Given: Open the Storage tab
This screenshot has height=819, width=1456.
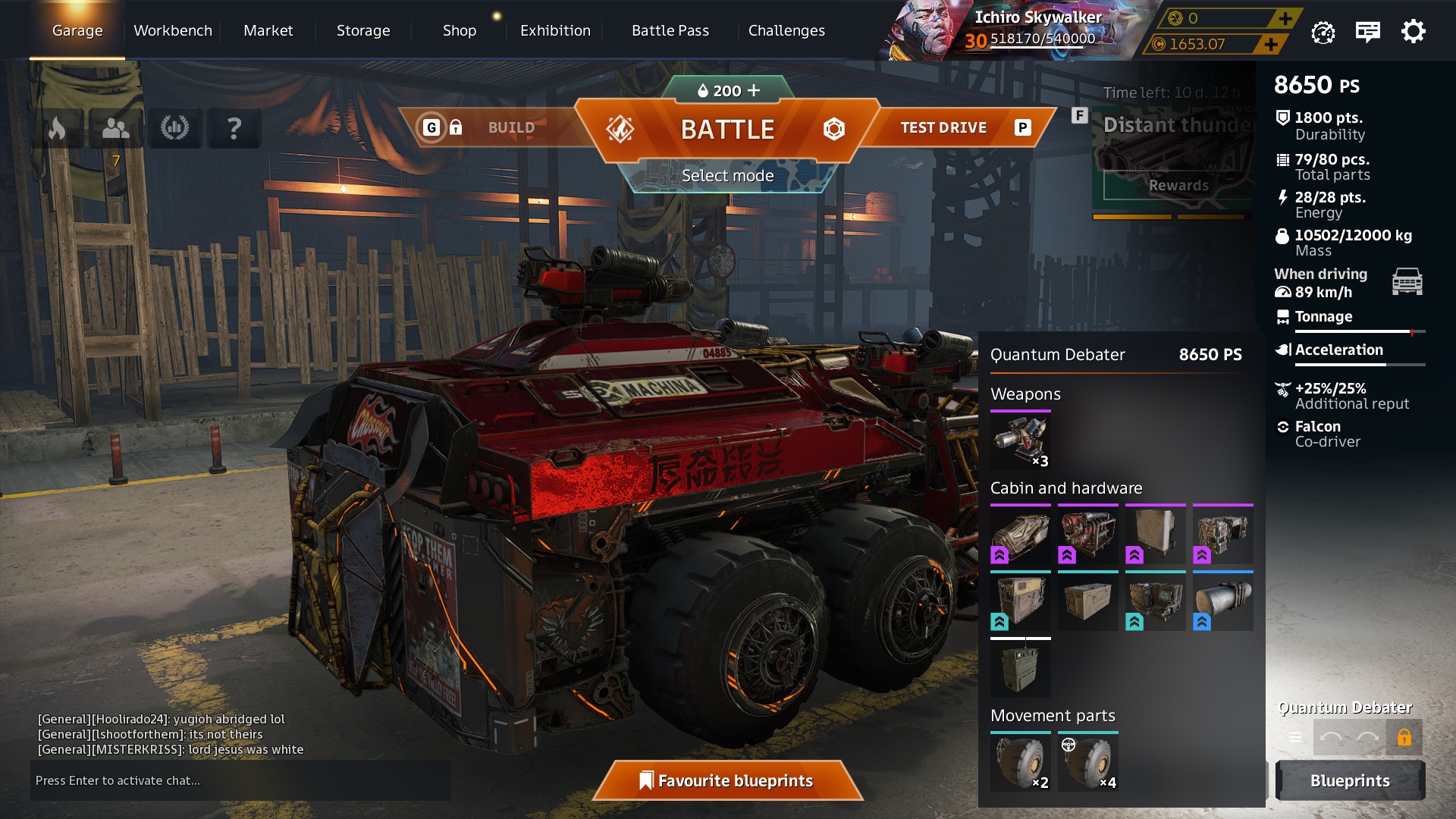Looking at the screenshot, I should [x=363, y=30].
